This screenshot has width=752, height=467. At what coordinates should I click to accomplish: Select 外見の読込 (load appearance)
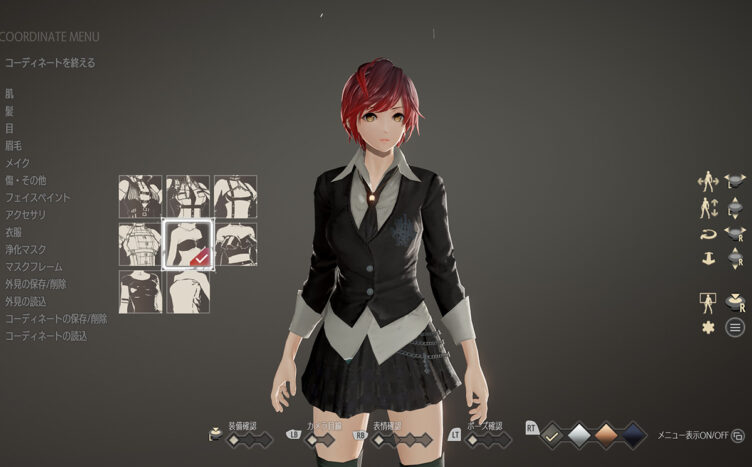26,300
